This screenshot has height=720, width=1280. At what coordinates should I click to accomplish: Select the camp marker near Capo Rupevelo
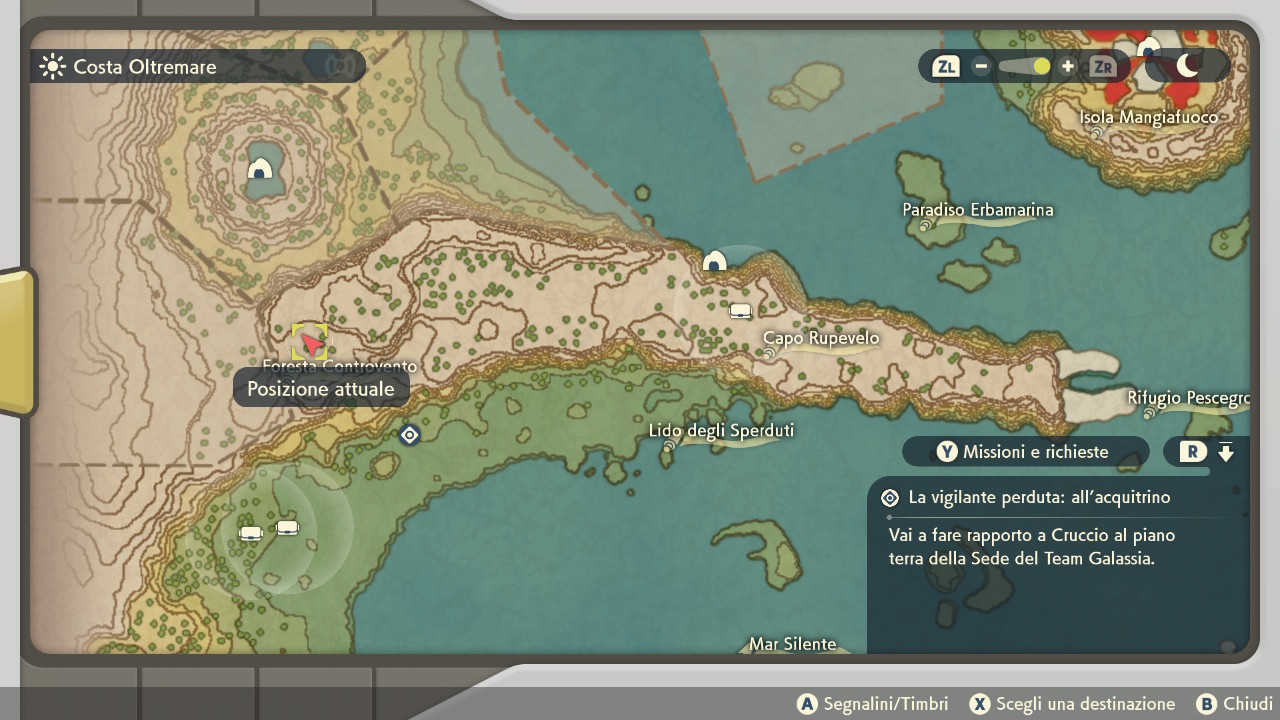[740, 311]
